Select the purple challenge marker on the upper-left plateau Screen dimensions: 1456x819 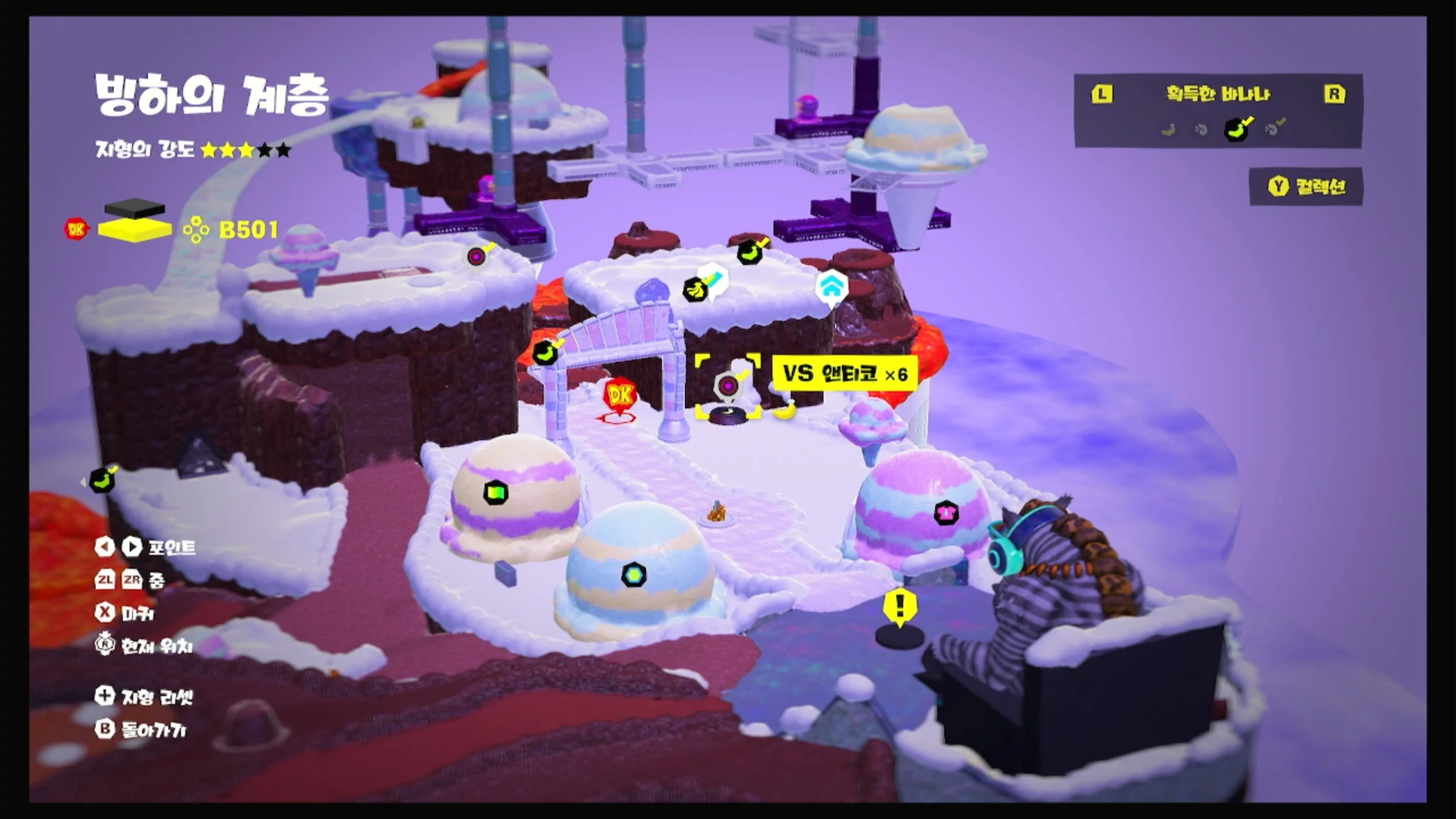click(477, 257)
